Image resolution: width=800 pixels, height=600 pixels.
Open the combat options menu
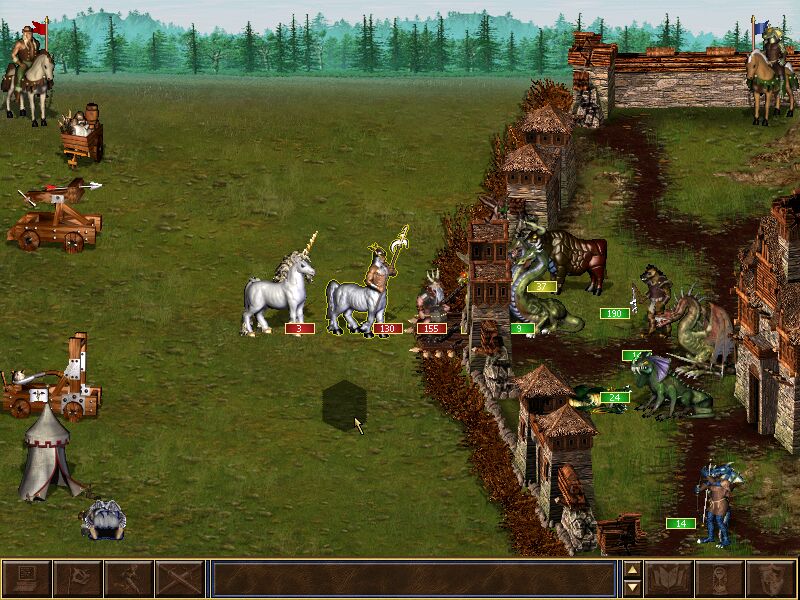[x=26, y=579]
